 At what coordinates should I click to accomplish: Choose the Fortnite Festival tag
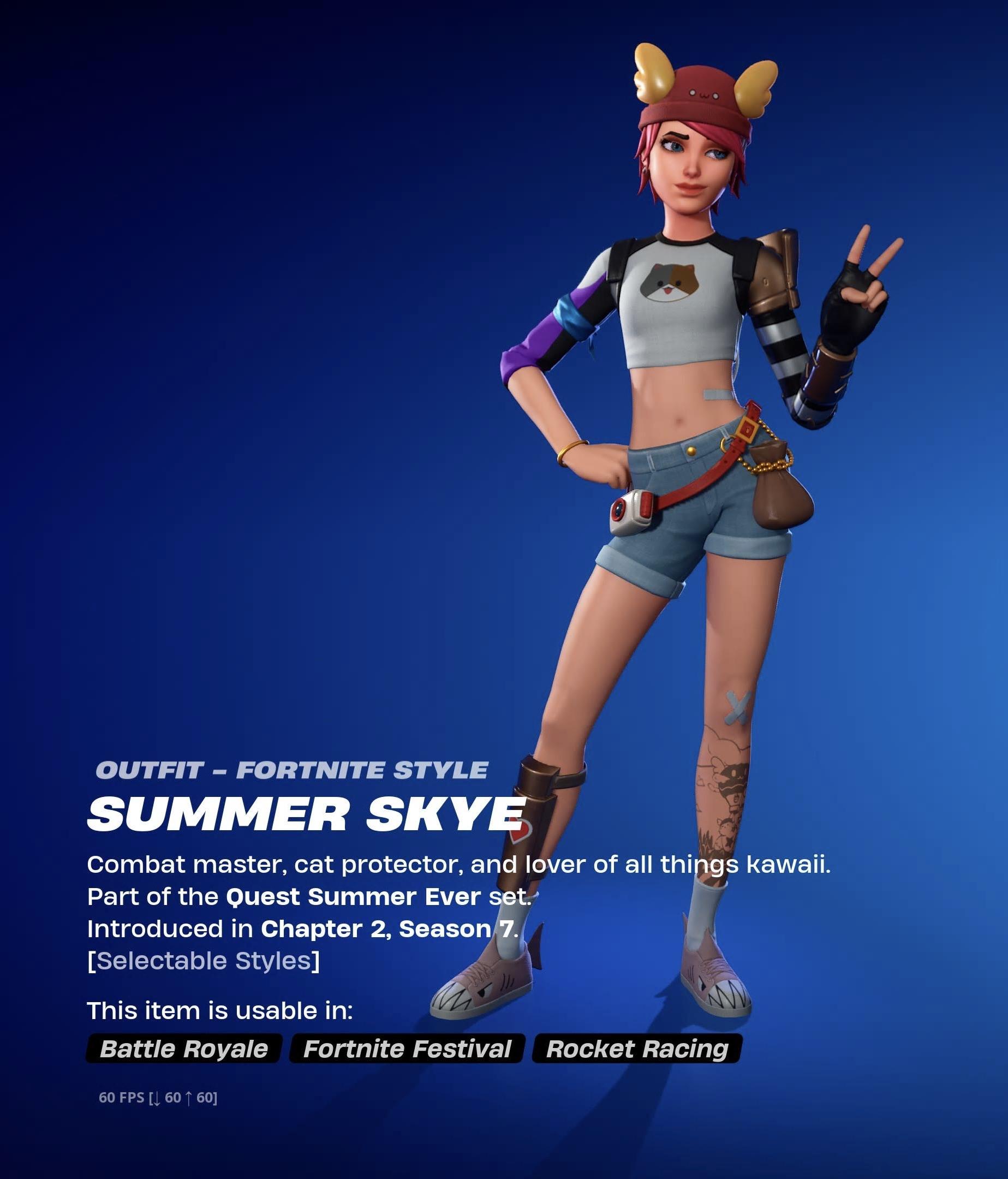407,1049
